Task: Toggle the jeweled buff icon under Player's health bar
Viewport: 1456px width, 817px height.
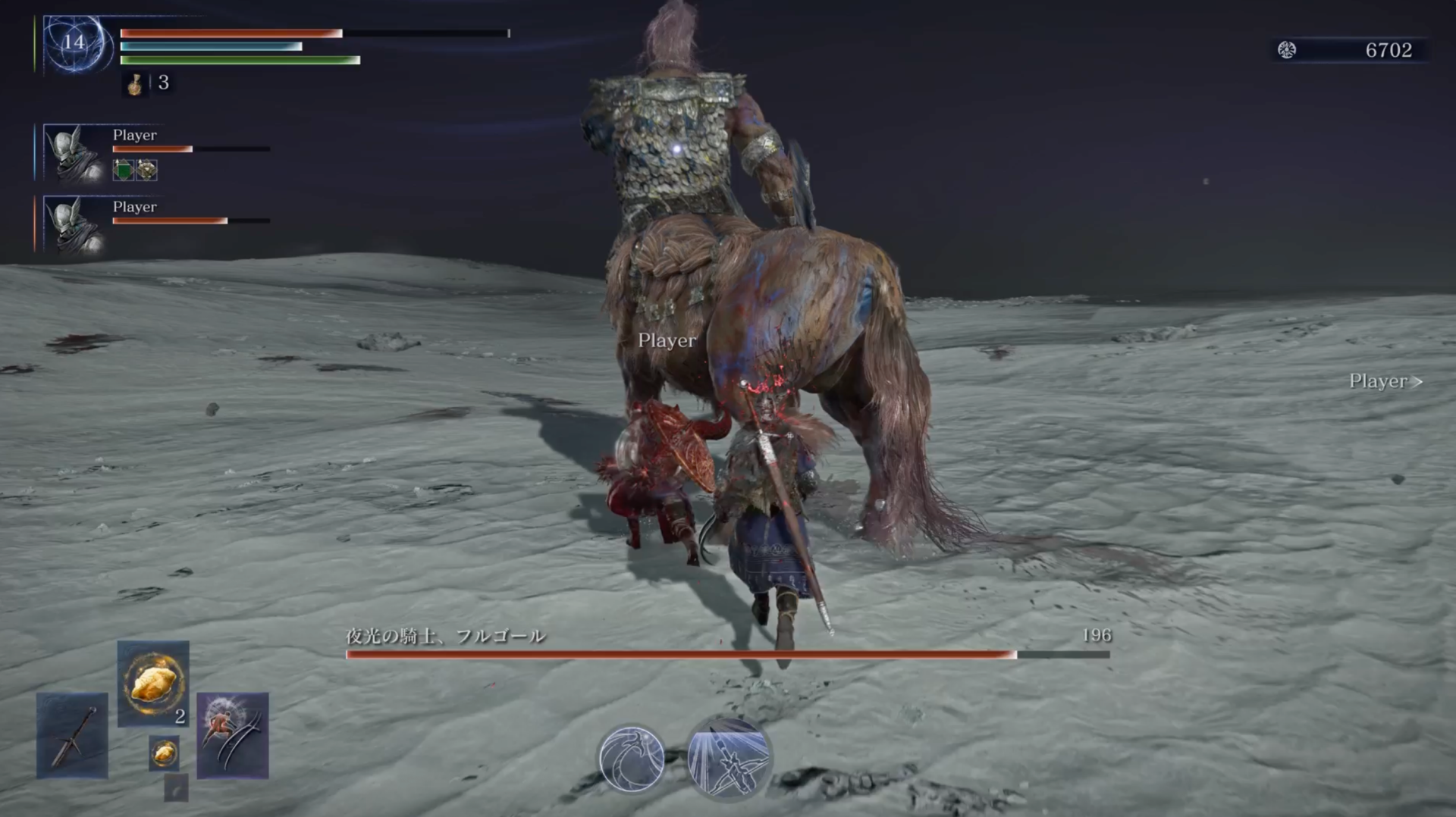Action: [x=146, y=170]
